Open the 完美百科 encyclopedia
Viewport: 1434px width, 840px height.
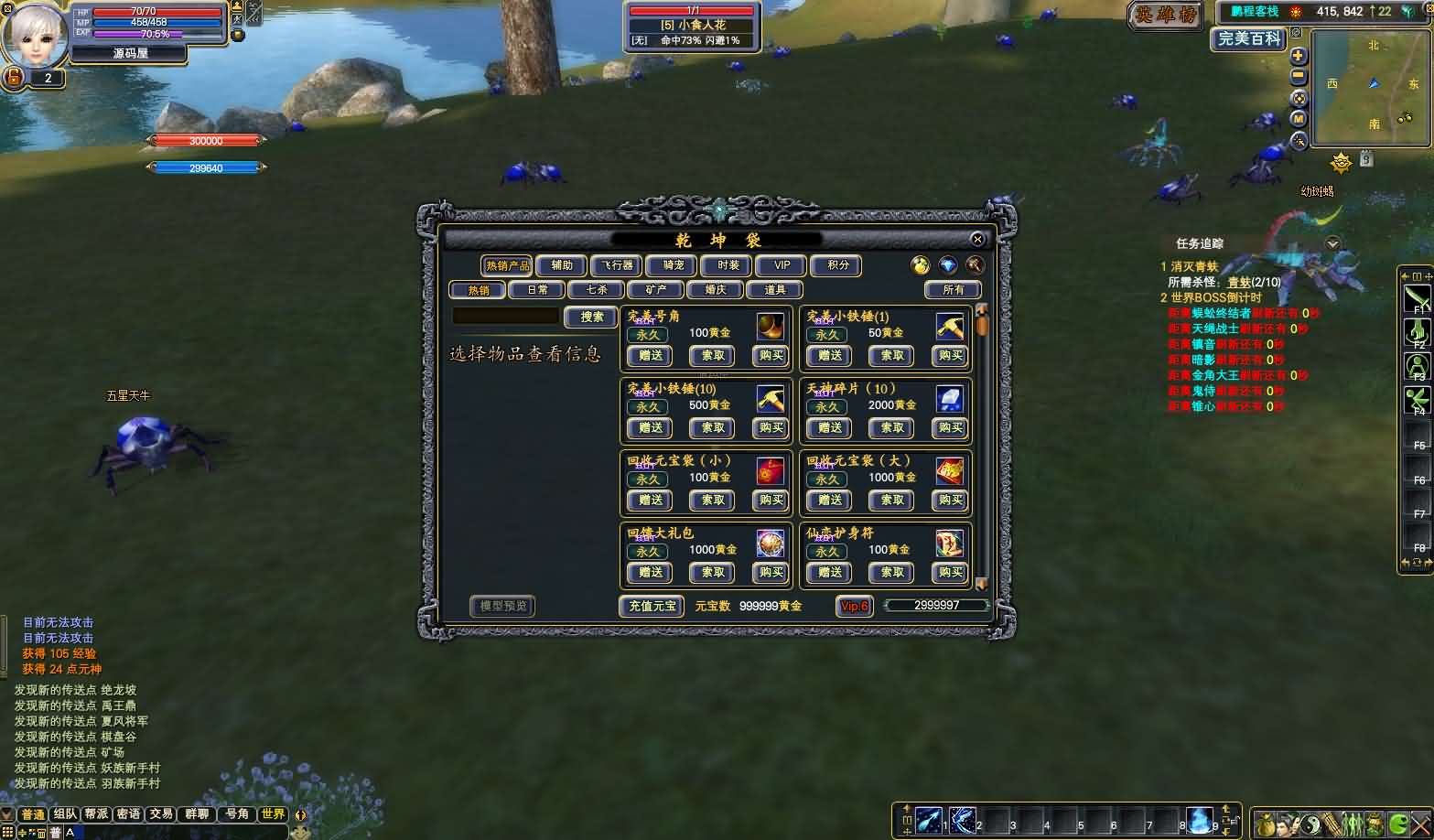coord(1250,39)
